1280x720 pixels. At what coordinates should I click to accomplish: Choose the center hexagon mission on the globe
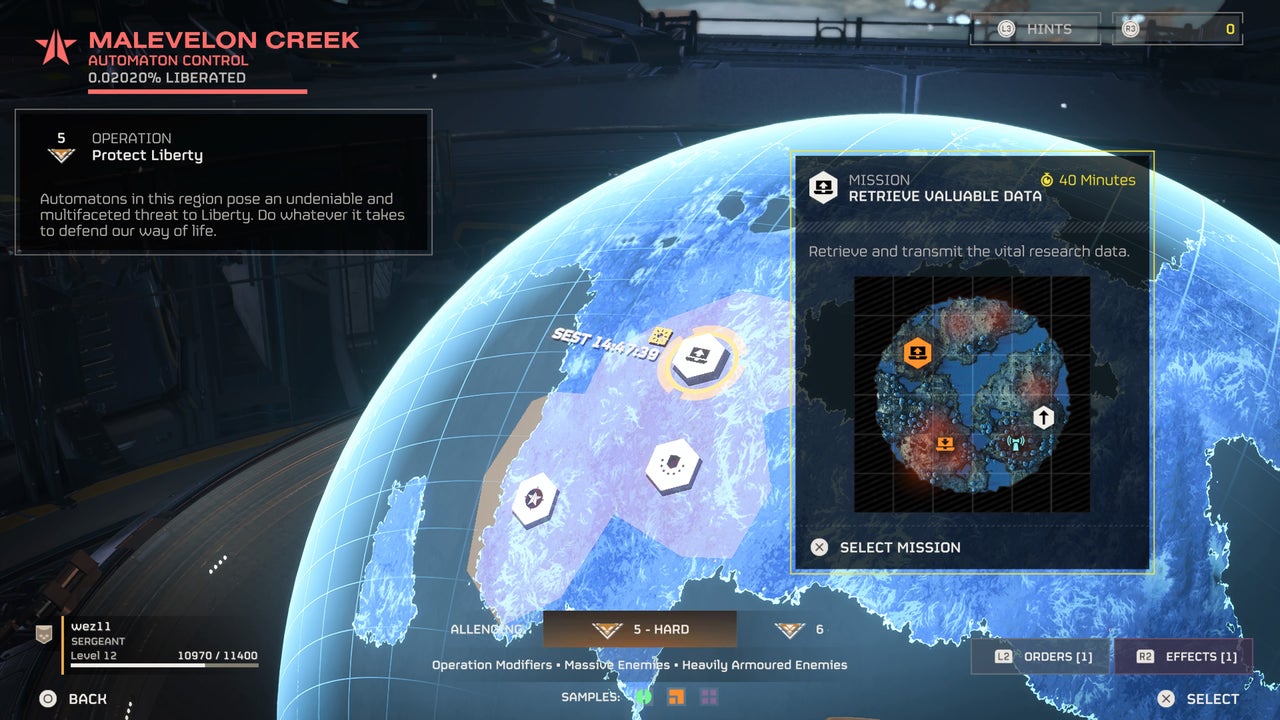click(672, 465)
